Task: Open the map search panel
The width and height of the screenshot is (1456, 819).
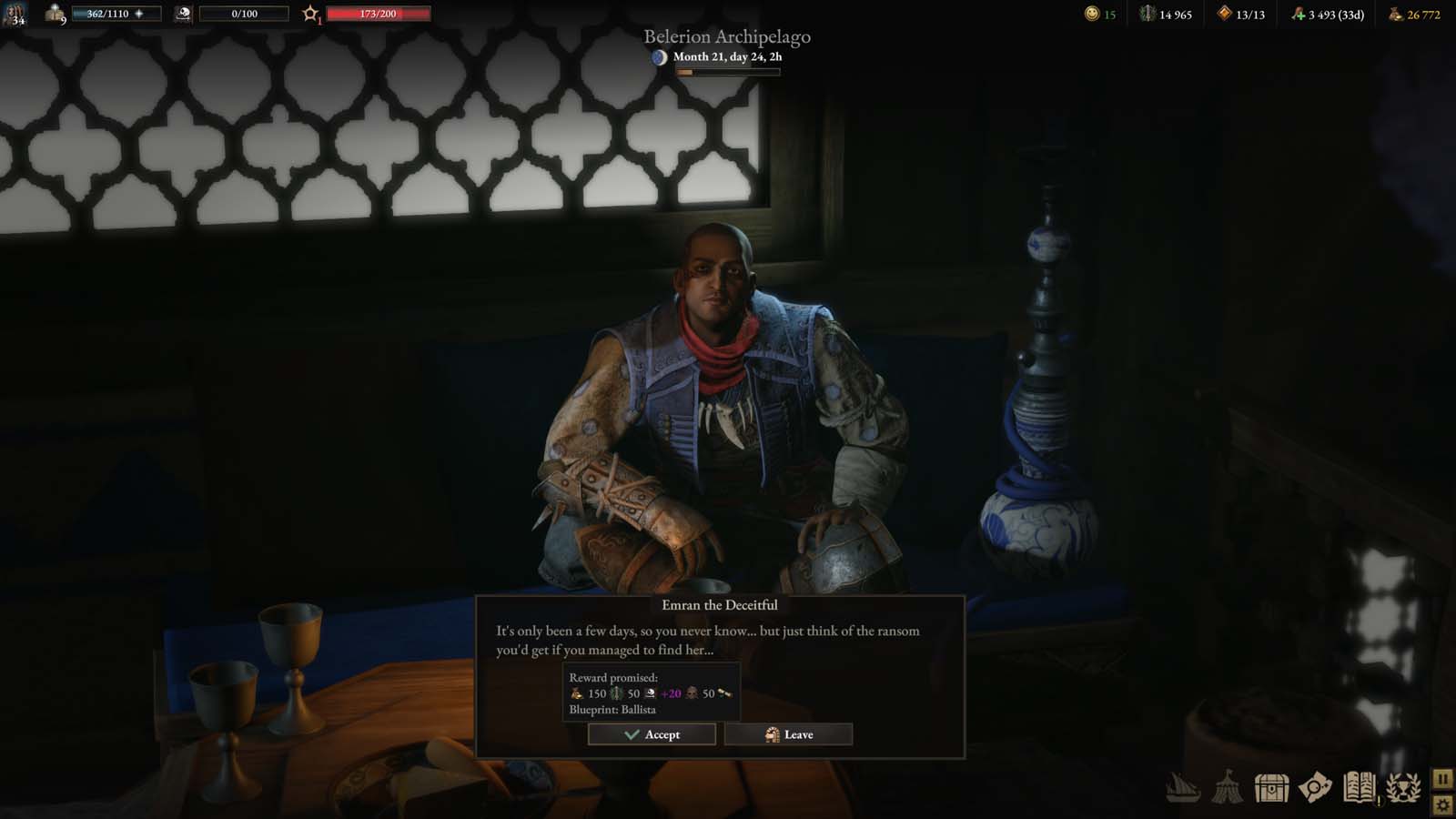Action: click(1314, 784)
